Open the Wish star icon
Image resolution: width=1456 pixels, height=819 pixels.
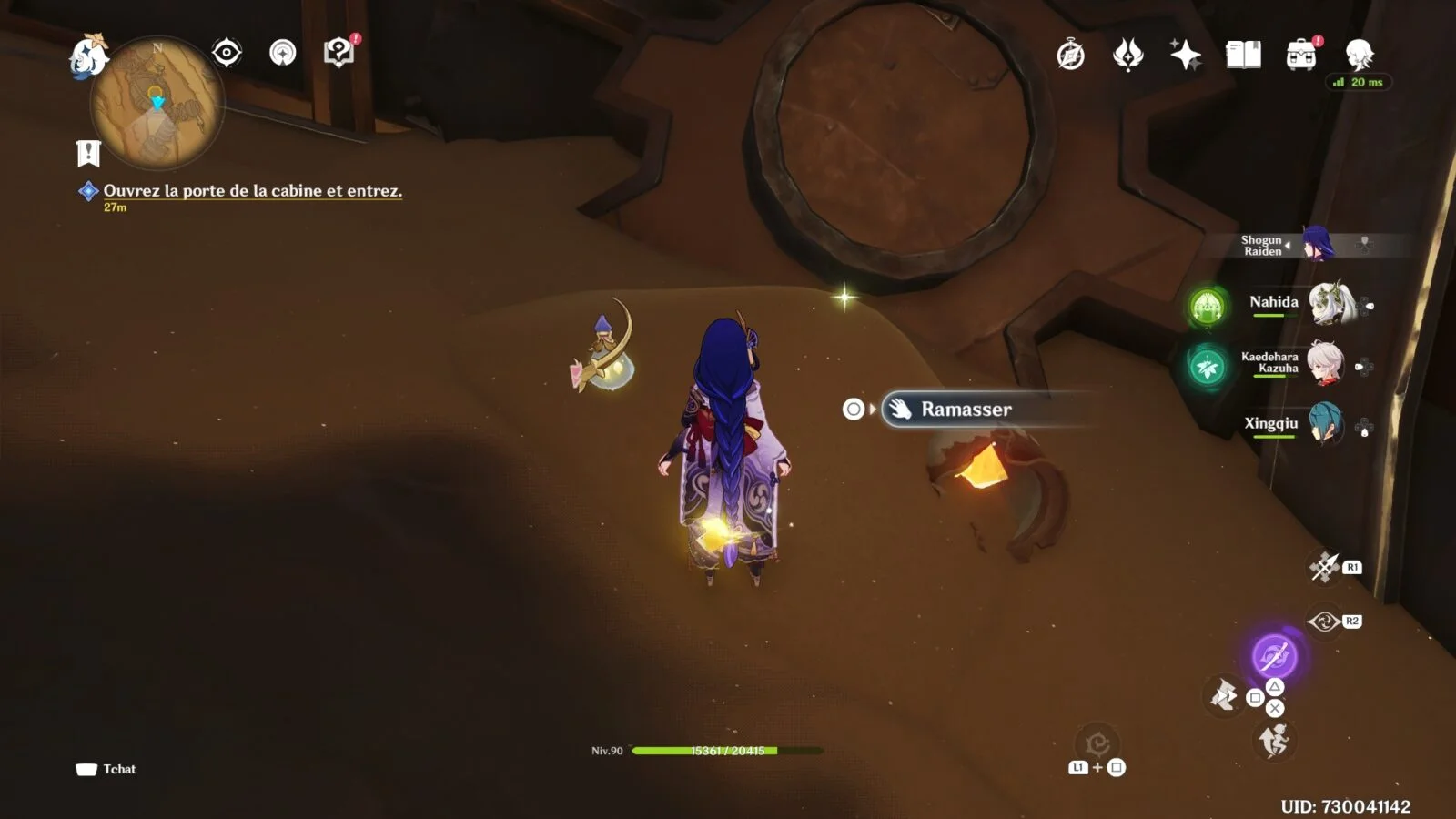point(1185,56)
